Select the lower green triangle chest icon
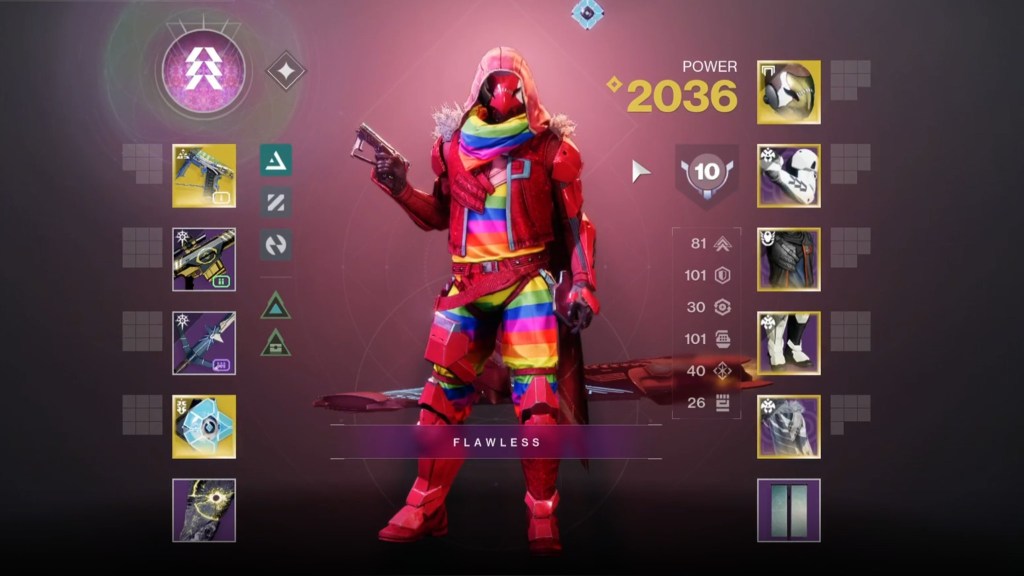This screenshot has height=576, width=1024. coord(276,343)
